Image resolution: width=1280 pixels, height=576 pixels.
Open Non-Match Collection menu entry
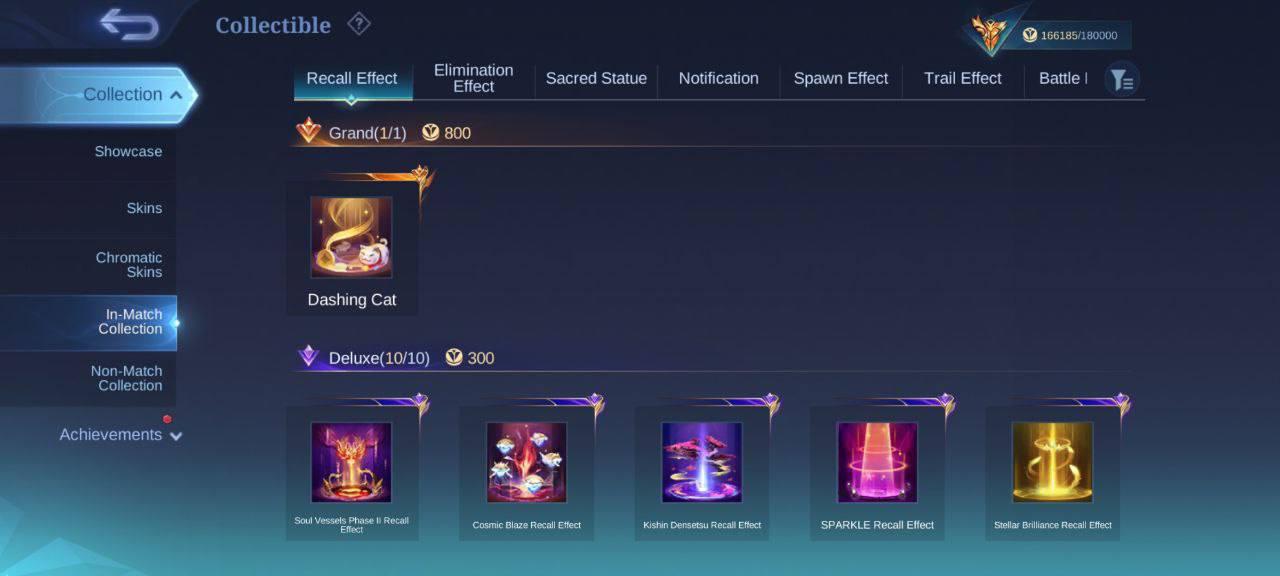click(x=127, y=378)
